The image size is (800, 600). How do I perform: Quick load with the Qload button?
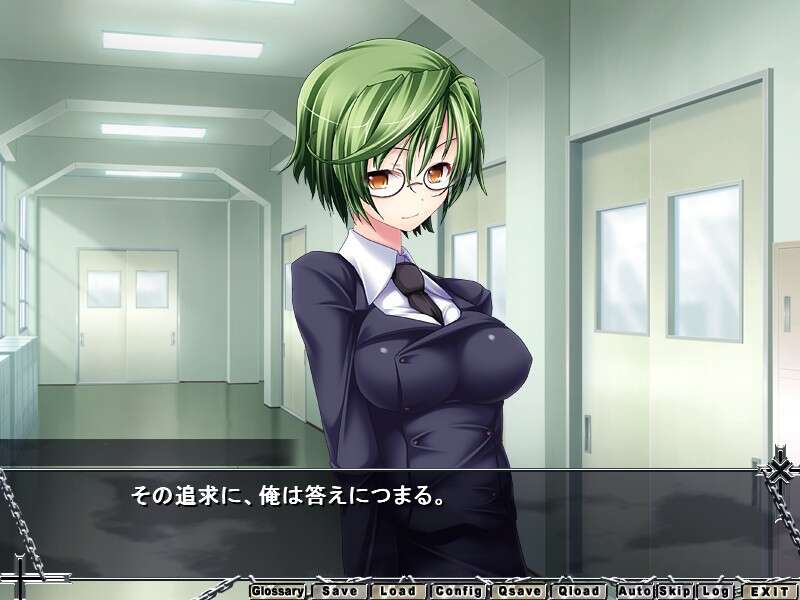pyautogui.click(x=579, y=590)
